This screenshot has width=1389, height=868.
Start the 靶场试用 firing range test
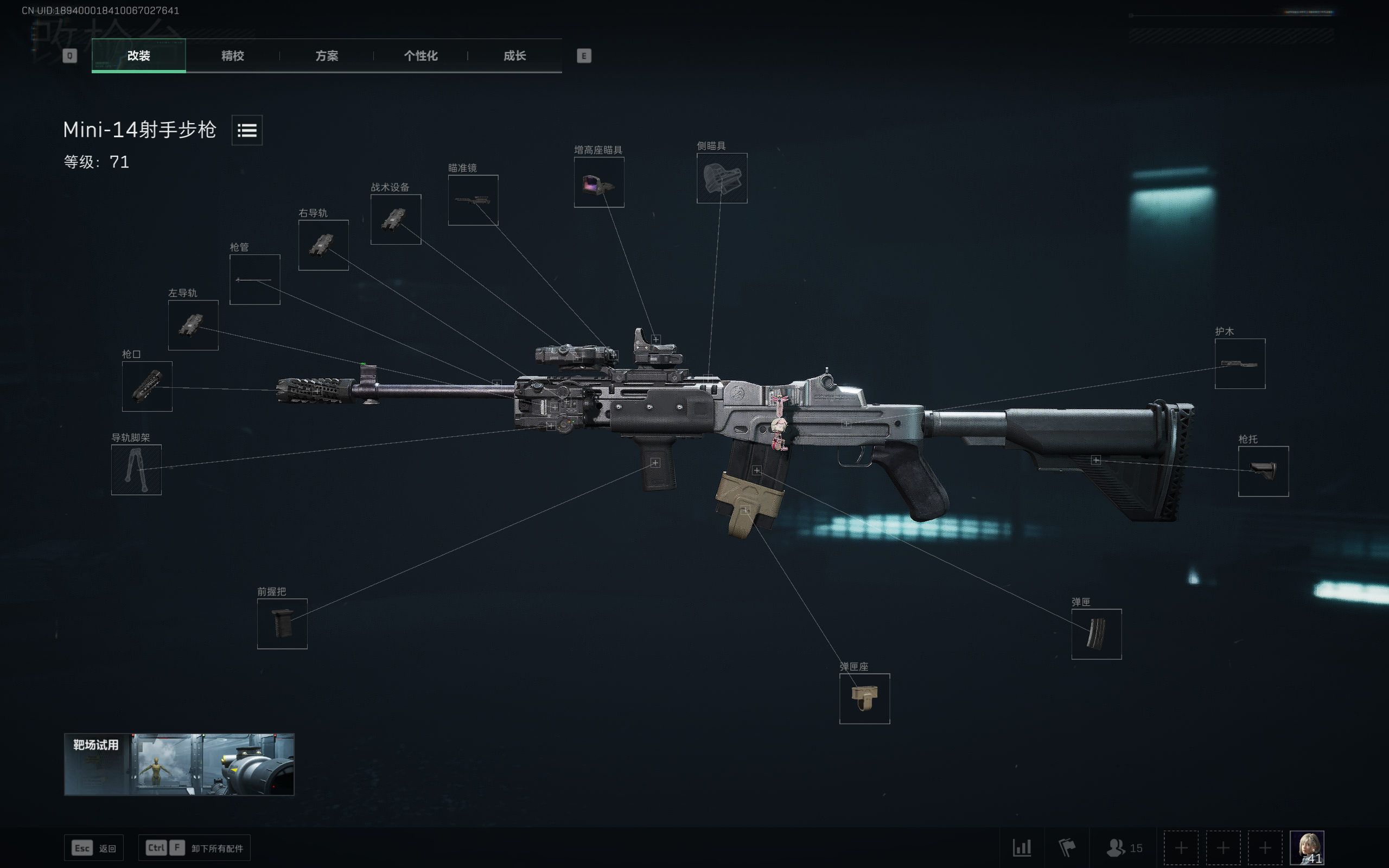(x=179, y=764)
